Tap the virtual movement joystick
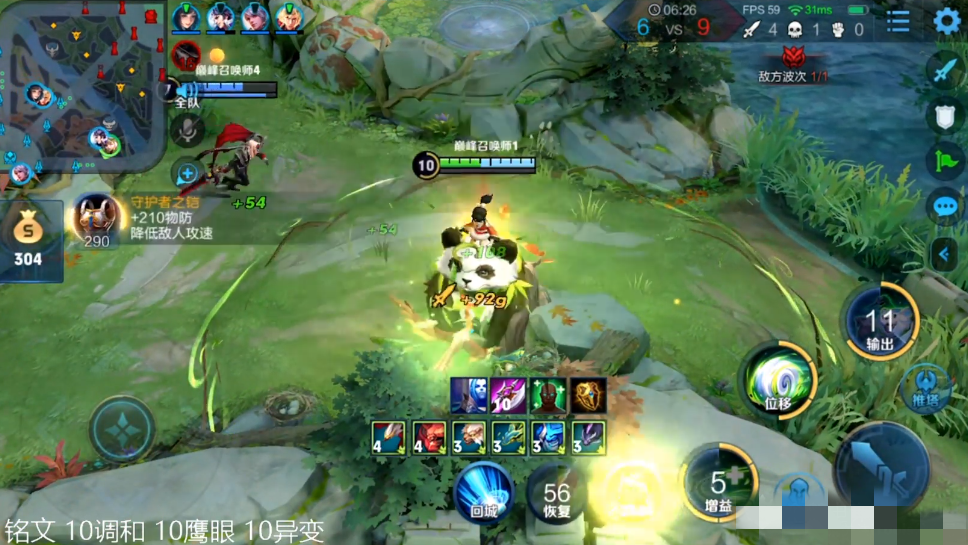 click(x=122, y=429)
